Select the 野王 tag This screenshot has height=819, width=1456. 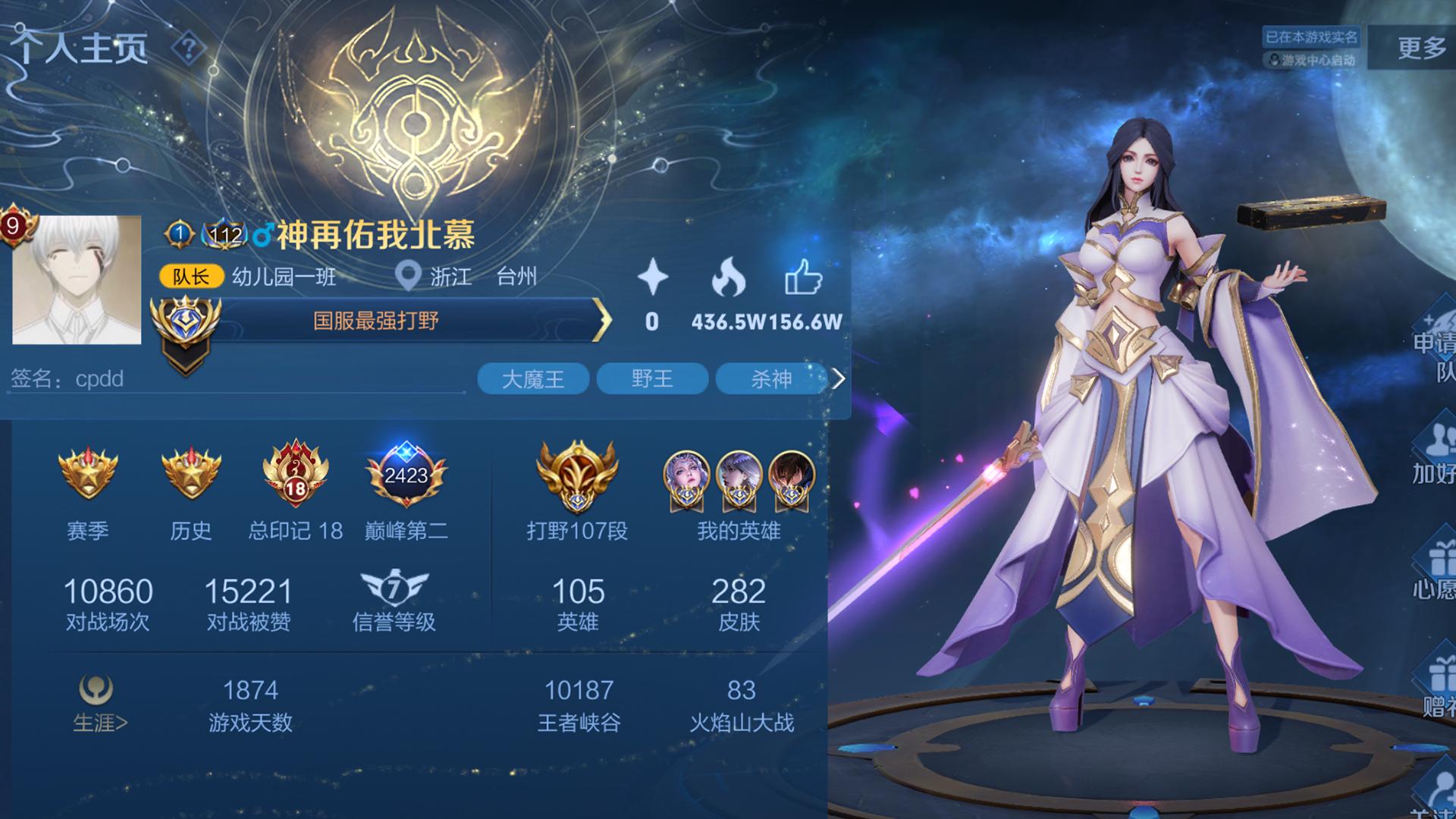click(652, 379)
